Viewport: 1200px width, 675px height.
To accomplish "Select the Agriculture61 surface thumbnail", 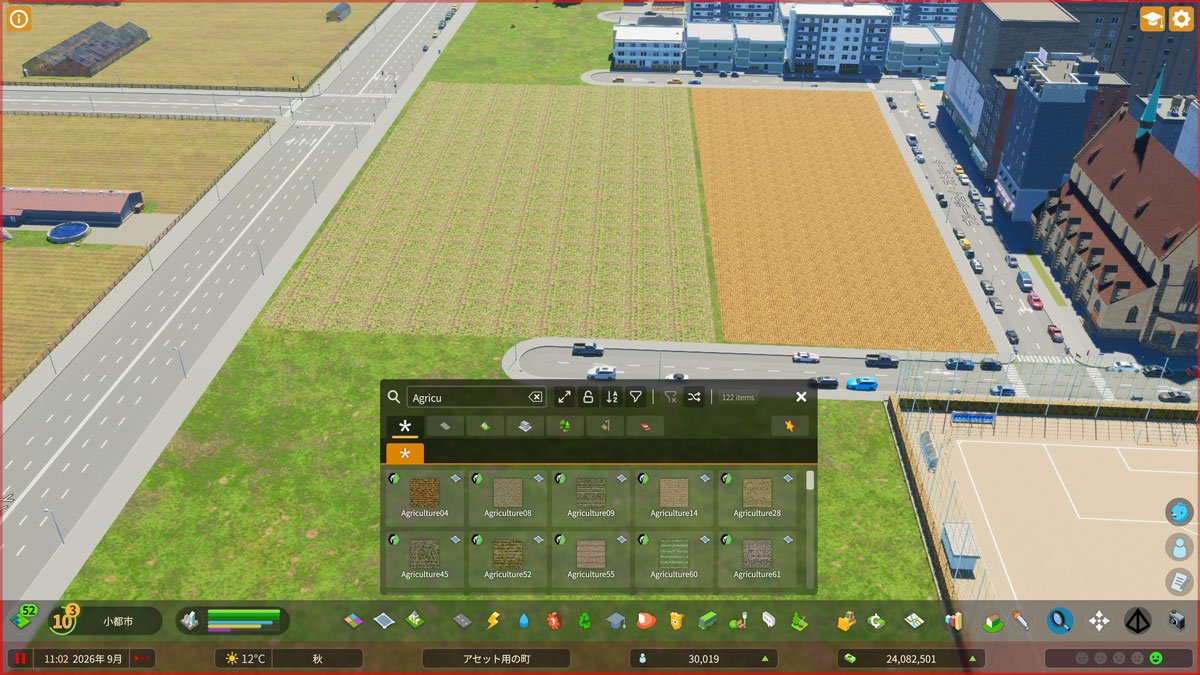I will (x=756, y=555).
